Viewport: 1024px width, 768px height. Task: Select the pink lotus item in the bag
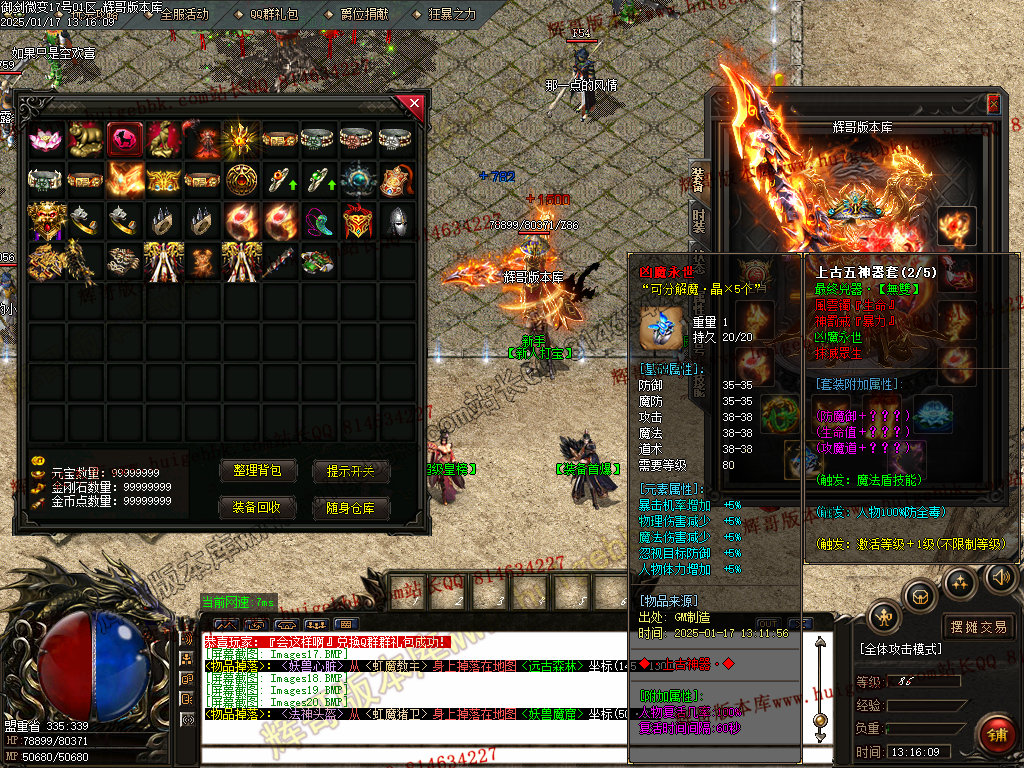[x=46, y=139]
